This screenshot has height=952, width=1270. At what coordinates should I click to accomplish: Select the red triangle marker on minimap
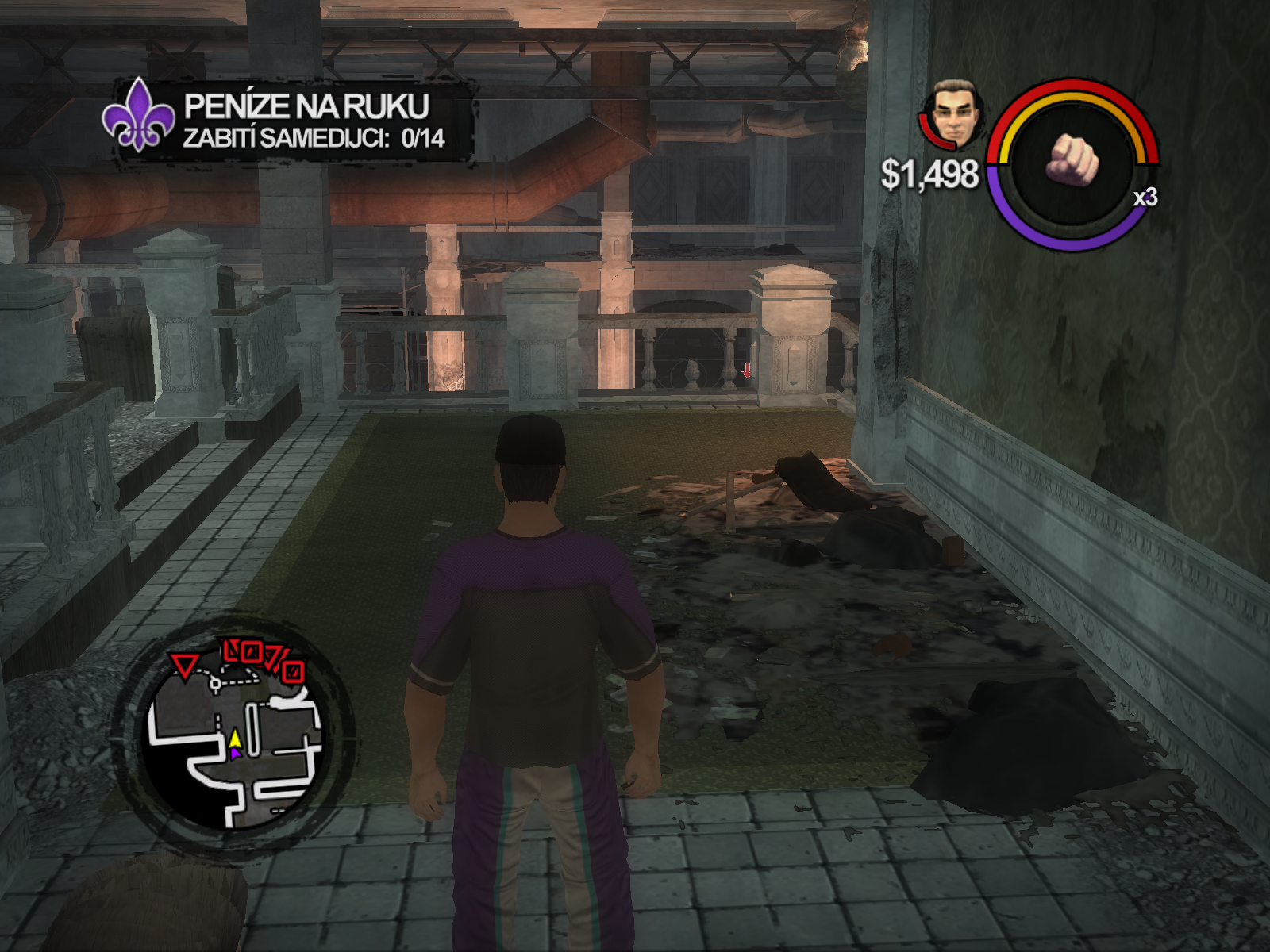185,665
